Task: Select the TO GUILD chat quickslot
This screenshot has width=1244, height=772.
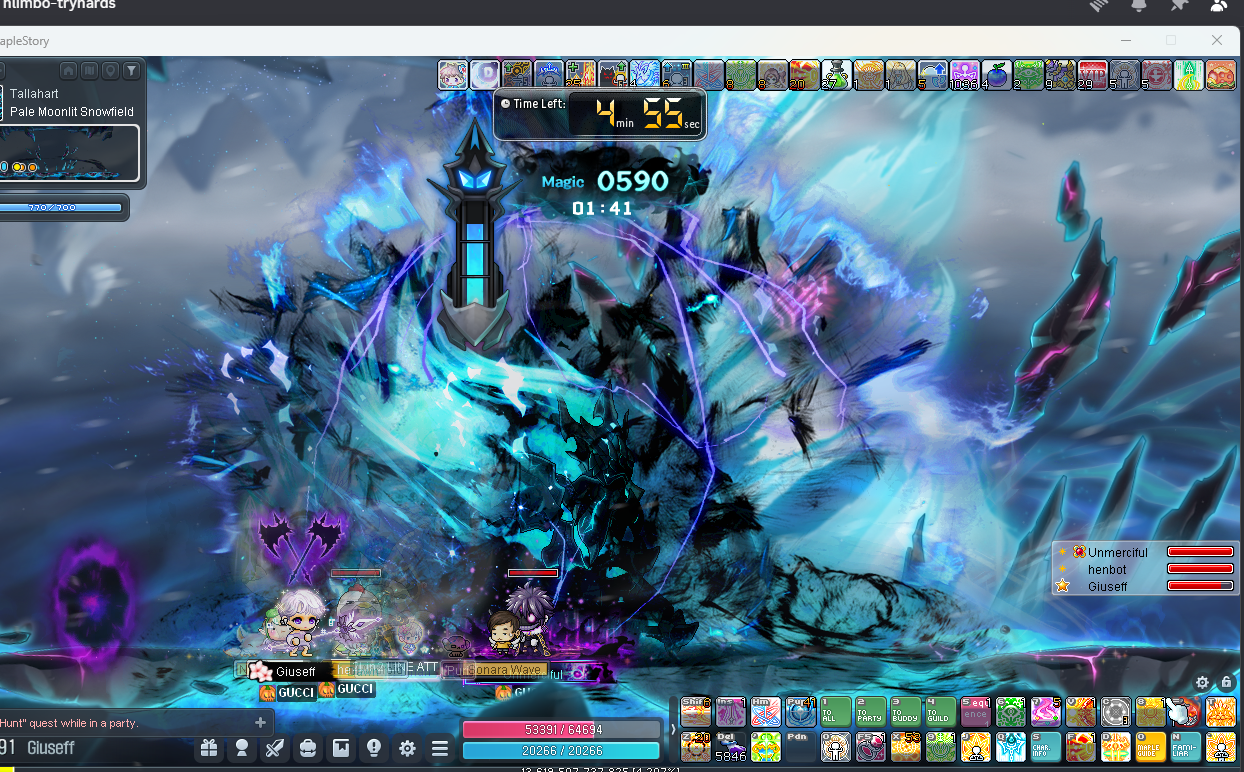Action: [941, 712]
